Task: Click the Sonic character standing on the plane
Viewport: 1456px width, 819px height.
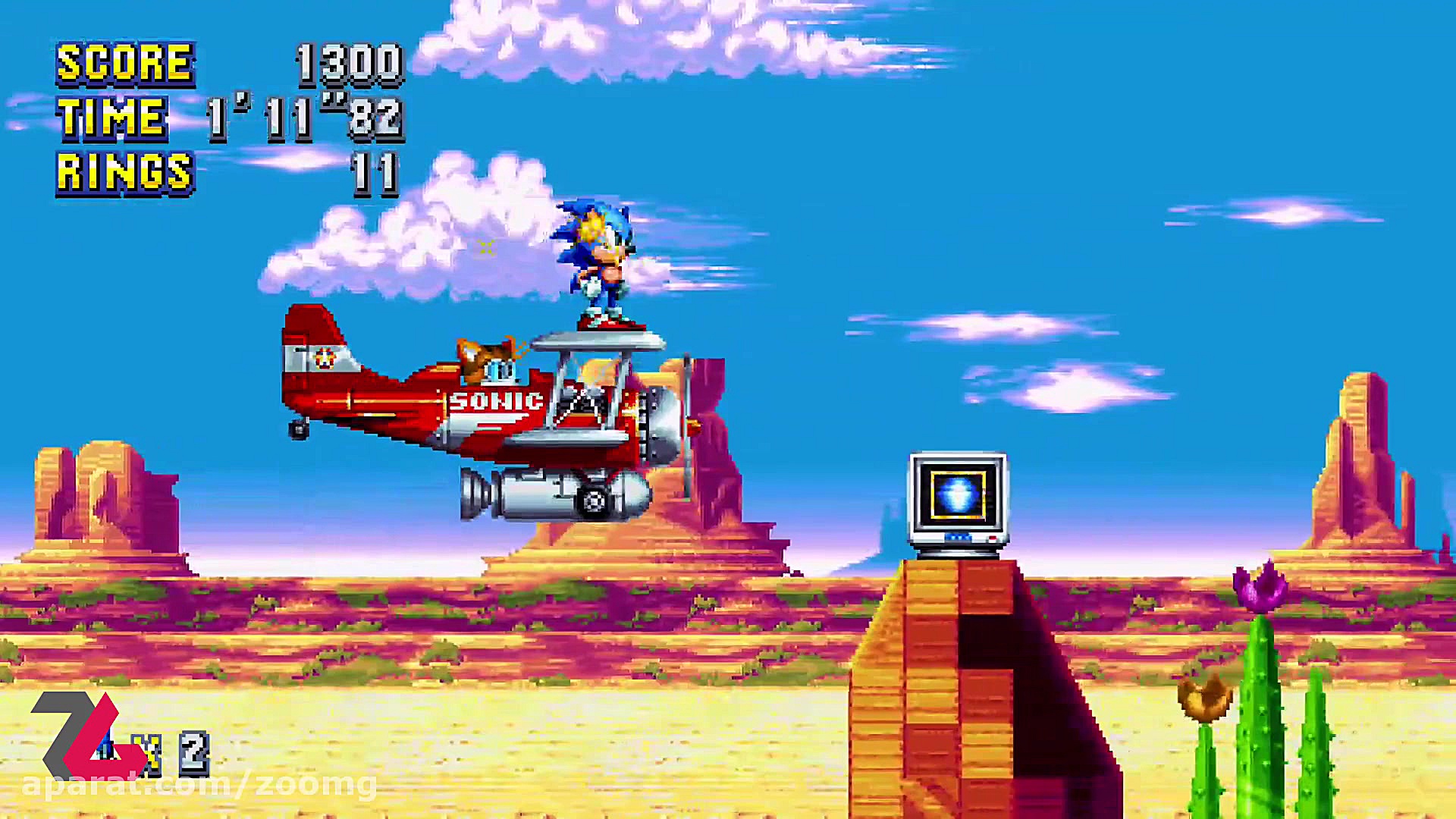Action: (599, 262)
